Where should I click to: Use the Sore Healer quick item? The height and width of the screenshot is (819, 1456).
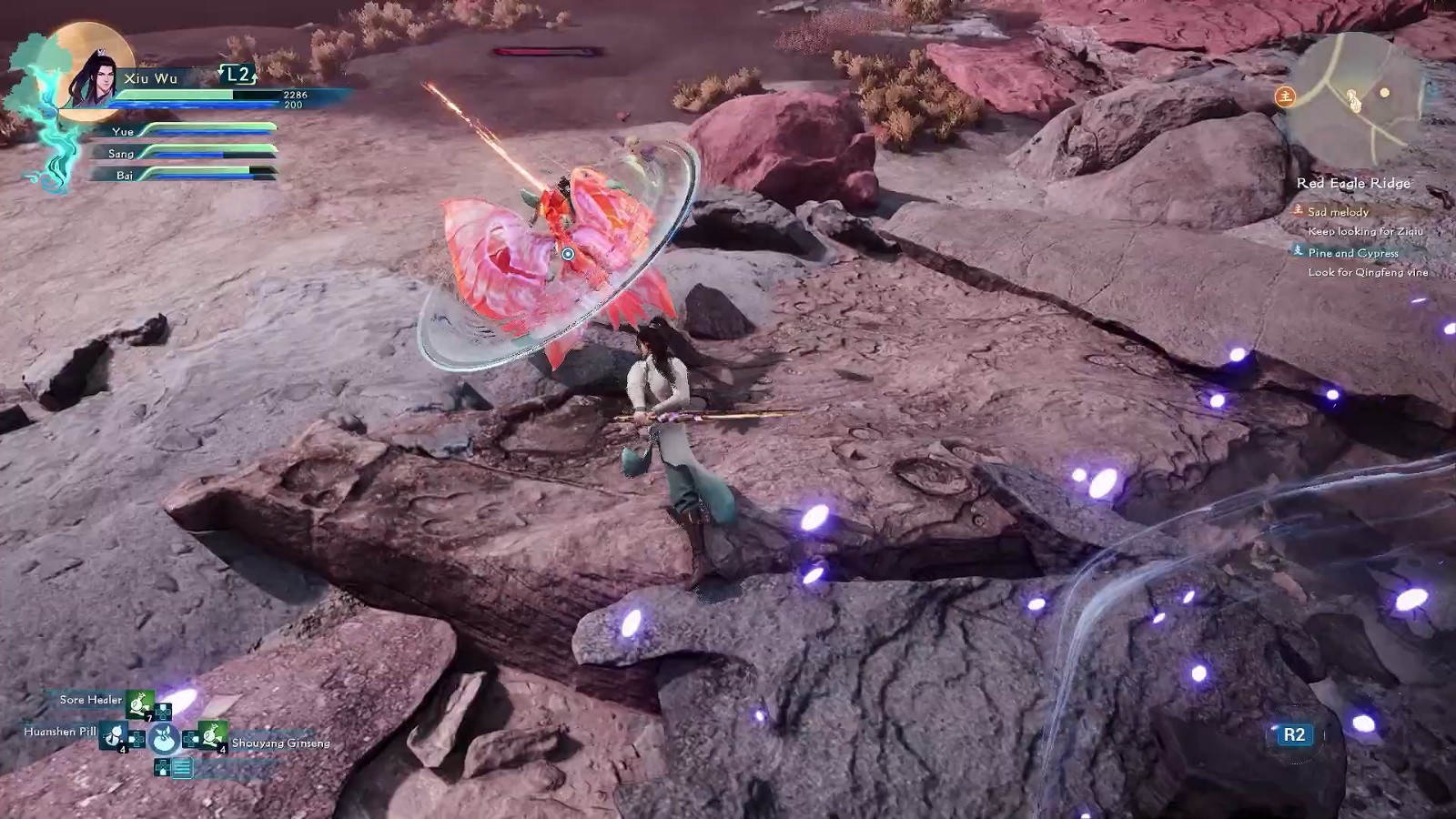click(140, 702)
